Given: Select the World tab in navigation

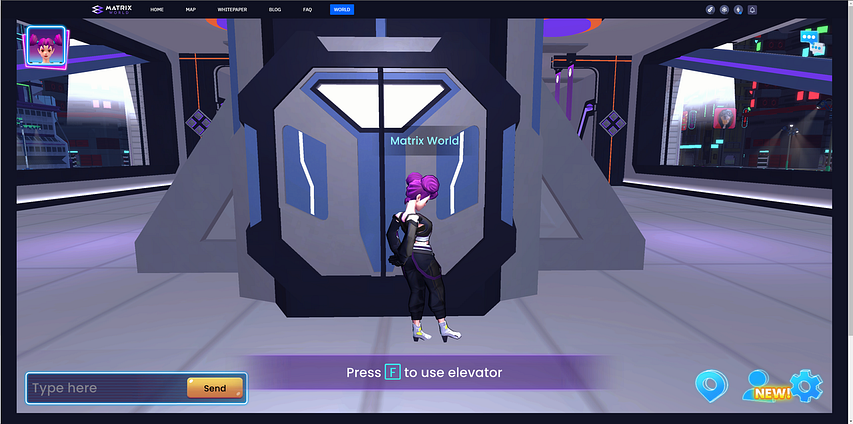Looking at the screenshot, I should pos(342,9).
